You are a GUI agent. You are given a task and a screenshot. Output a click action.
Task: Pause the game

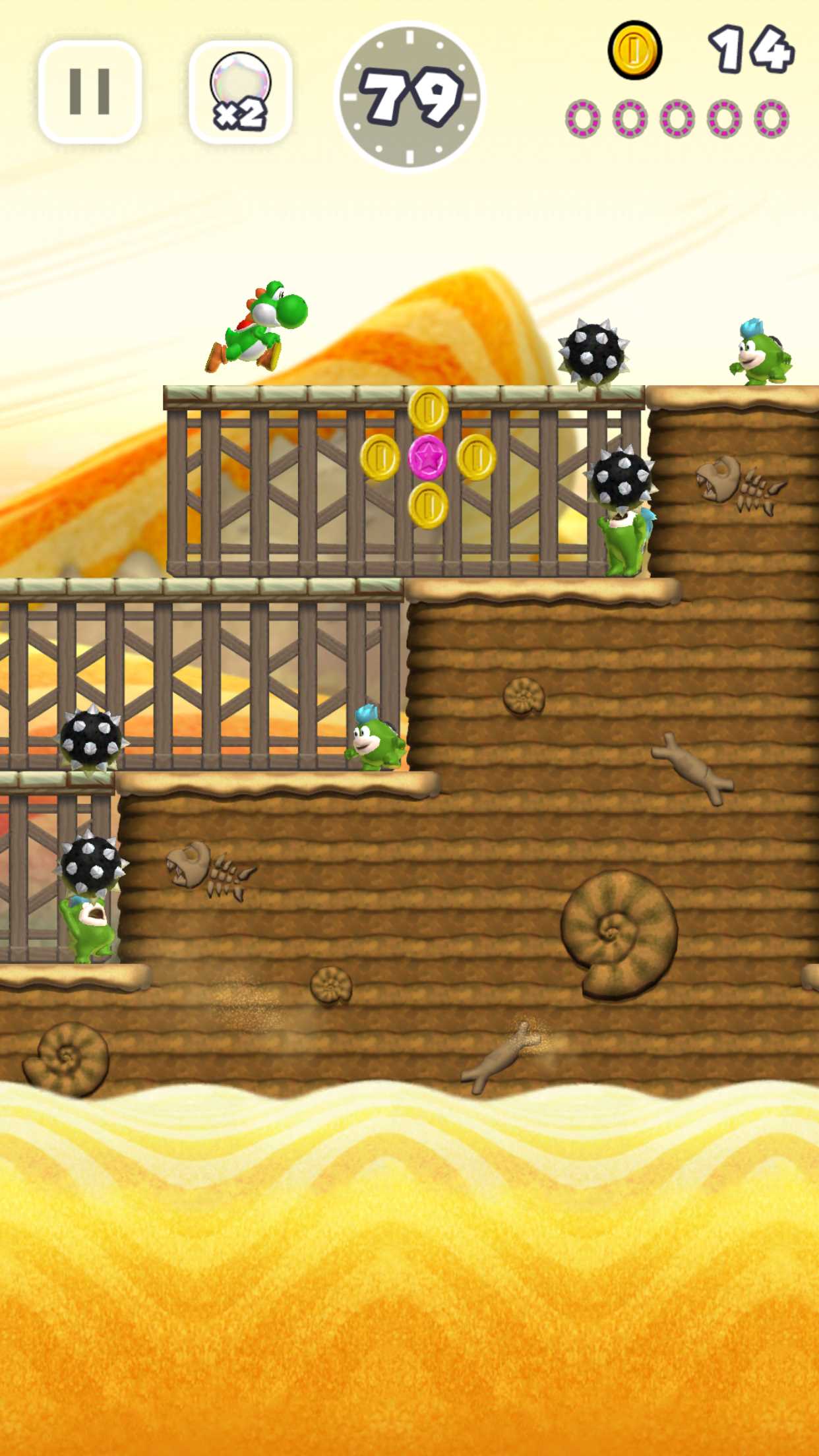(90, 92)
